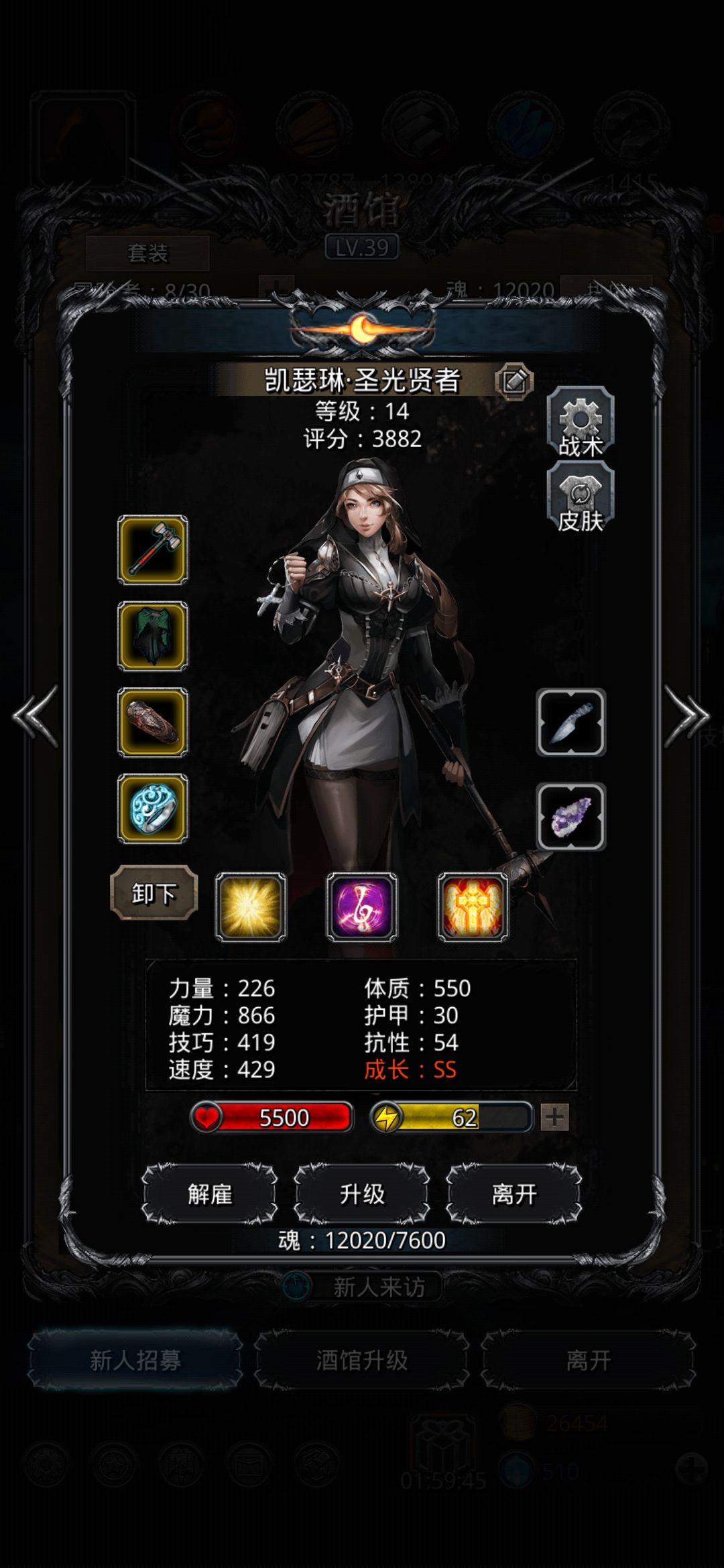Click the 卸下 unequip button
Viewport: 724px width, 1568px height.
click(154, 893)
